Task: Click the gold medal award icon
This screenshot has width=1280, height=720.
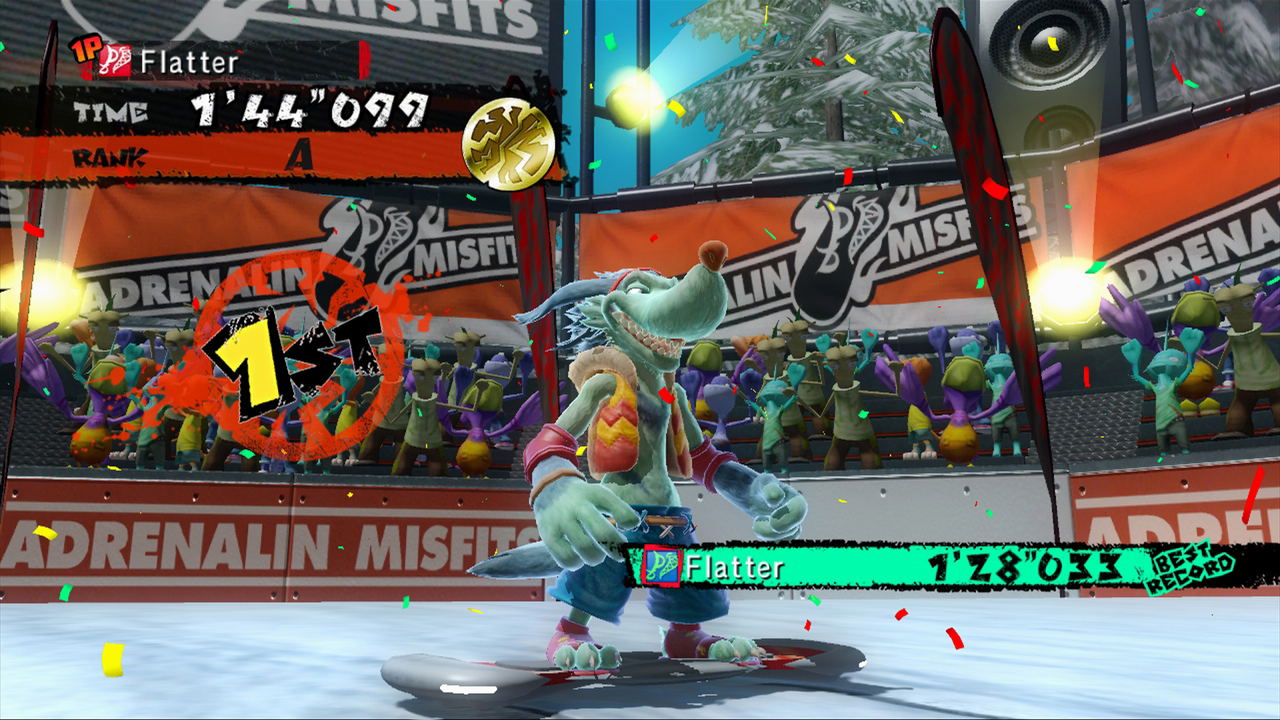Action: pyautogui.click(x=508, y=144)
